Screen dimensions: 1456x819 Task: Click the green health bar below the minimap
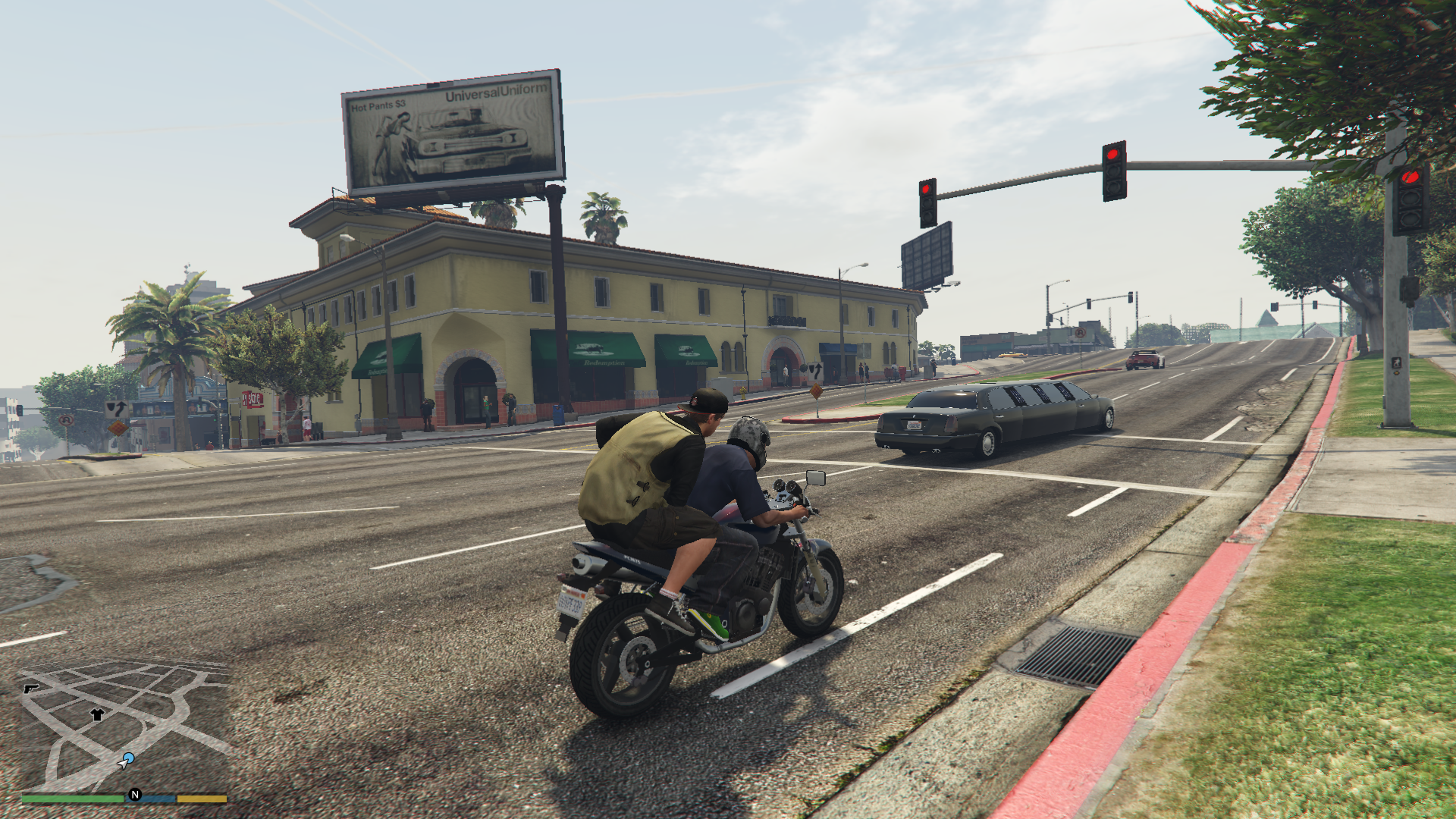(x=72, y=799)
